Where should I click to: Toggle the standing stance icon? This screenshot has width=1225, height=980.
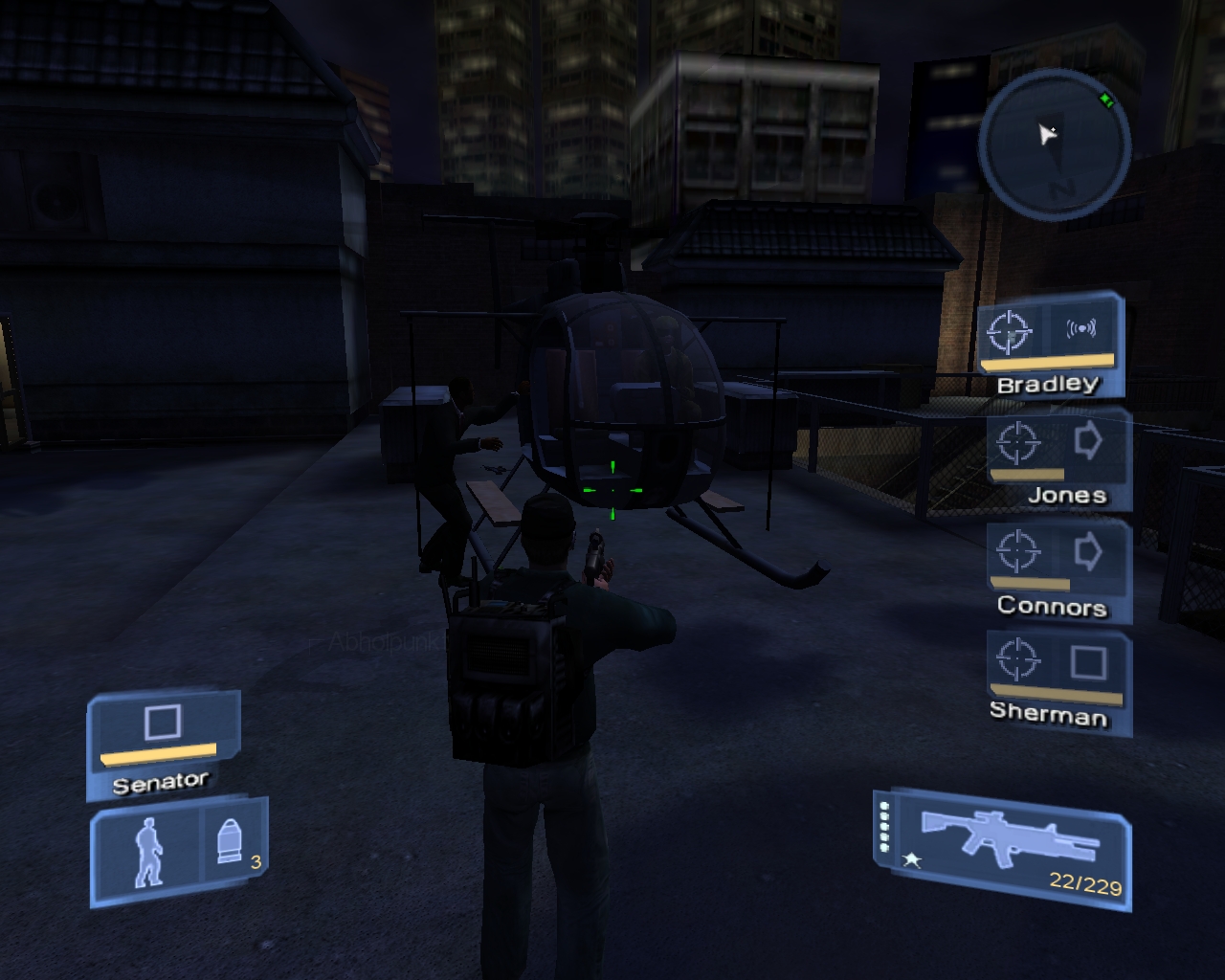pos(146,851)
